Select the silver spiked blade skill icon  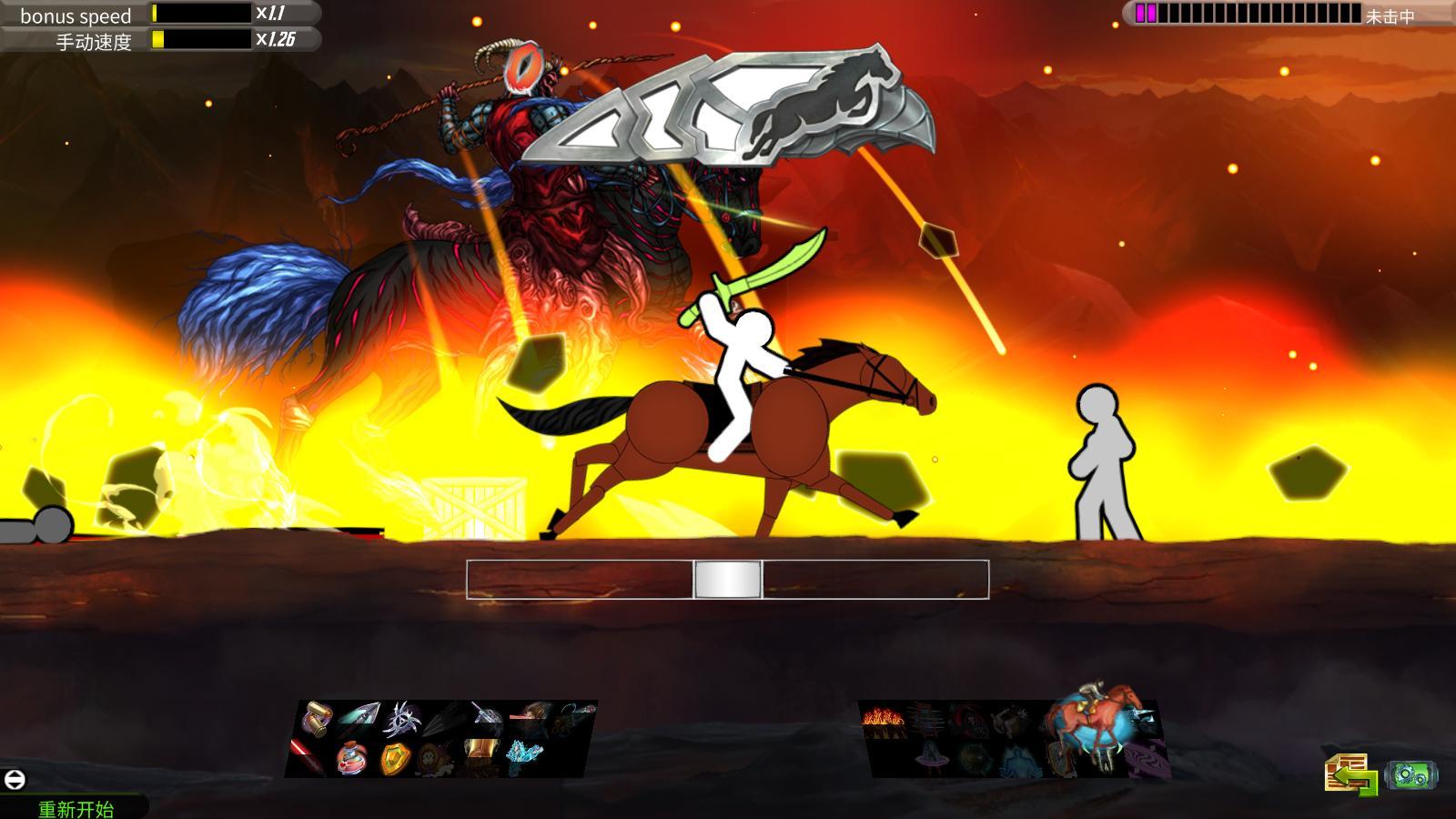(x=401, y=719)
